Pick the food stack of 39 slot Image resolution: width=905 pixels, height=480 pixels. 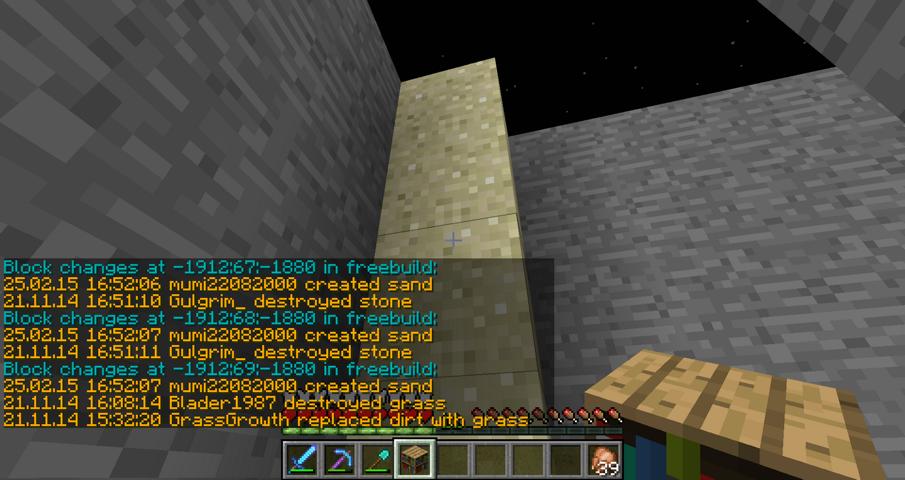click(603, 459)
